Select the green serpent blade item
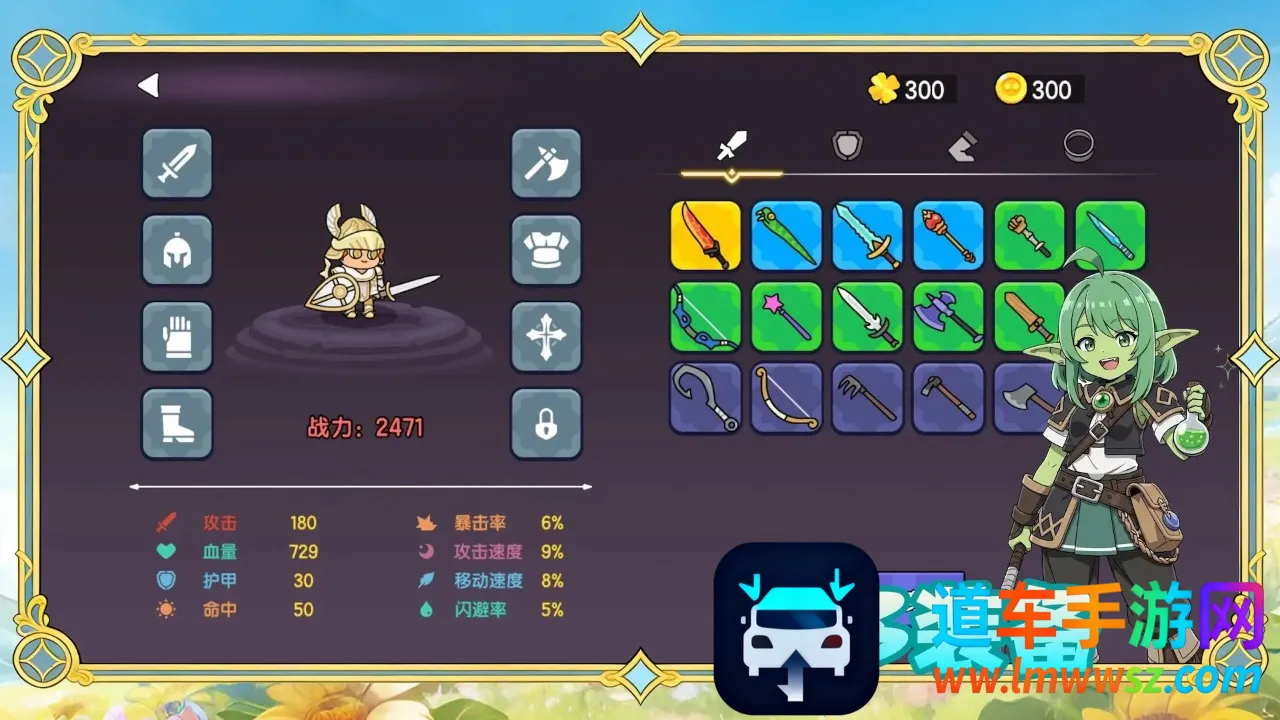 coord(787,236)
